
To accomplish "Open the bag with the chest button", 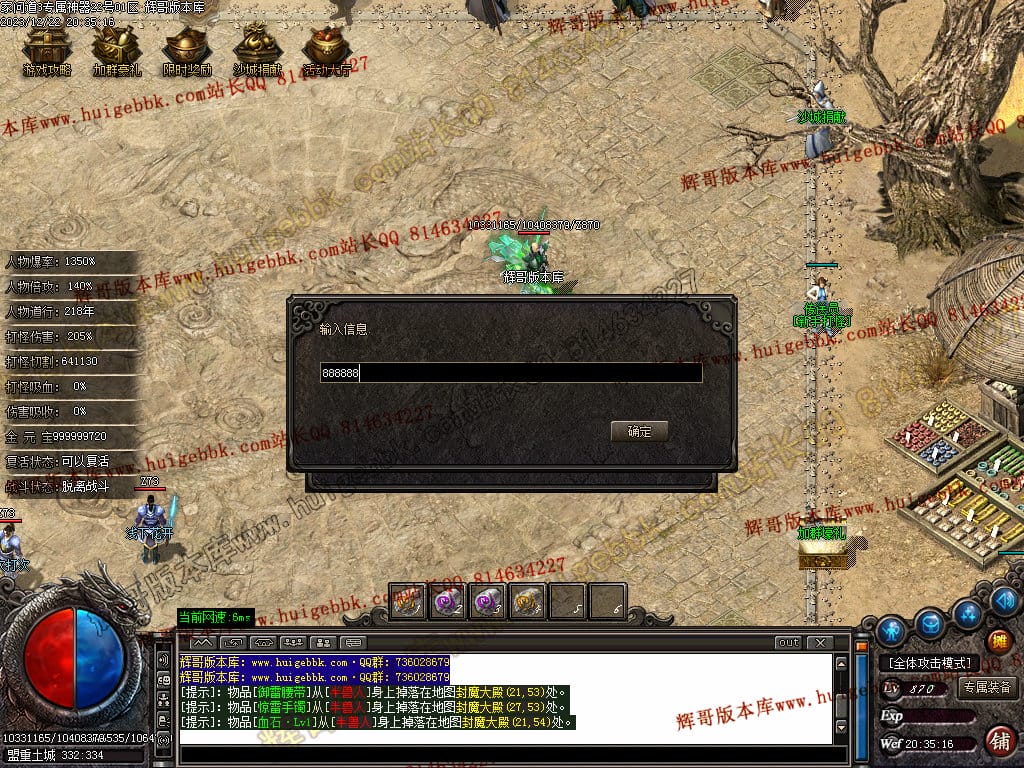I will click(930, 622).
